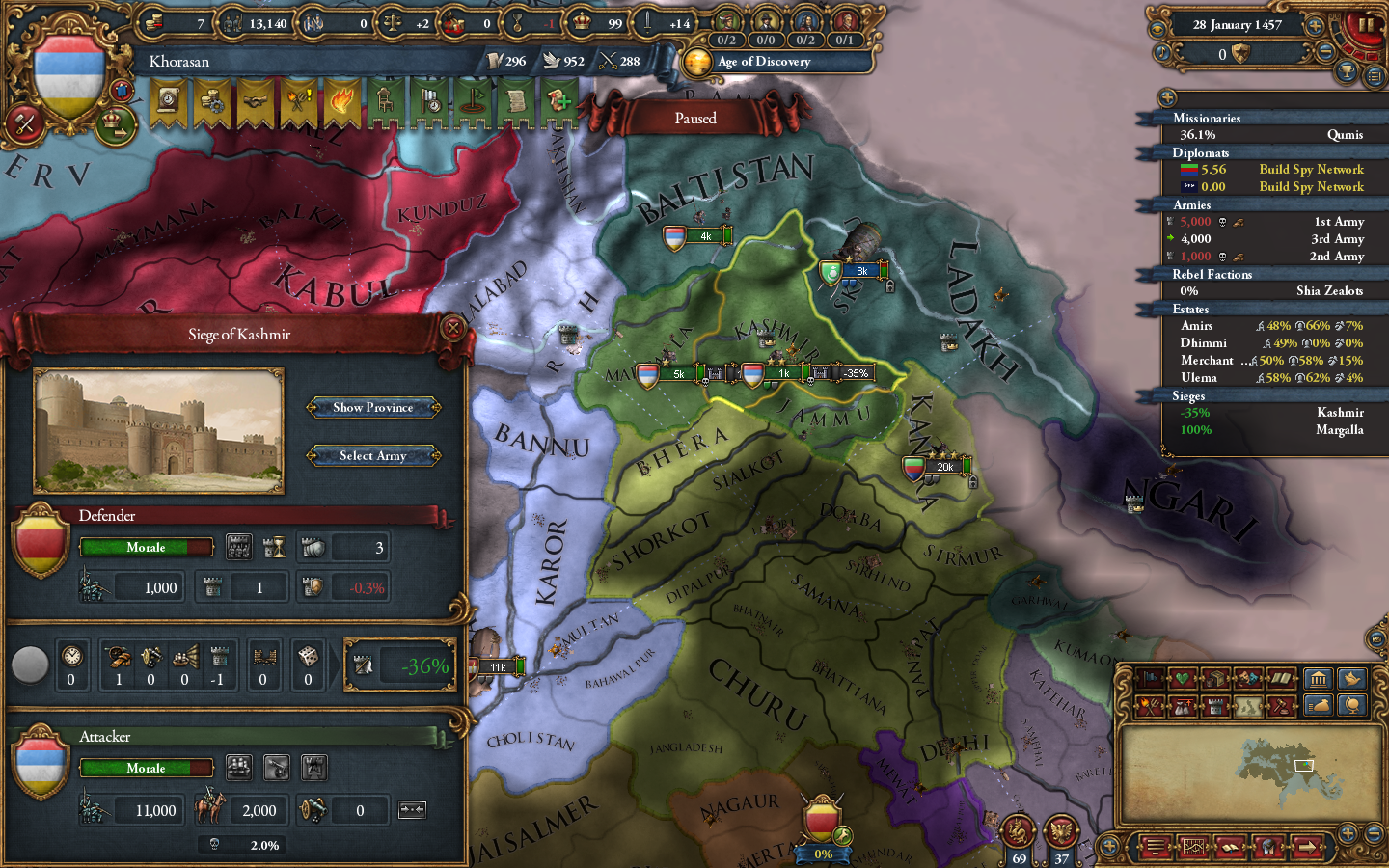Screen dimensions: 1389x868
Task: Toggle the Terrain mapmode icon
Action: (1247, 705)
